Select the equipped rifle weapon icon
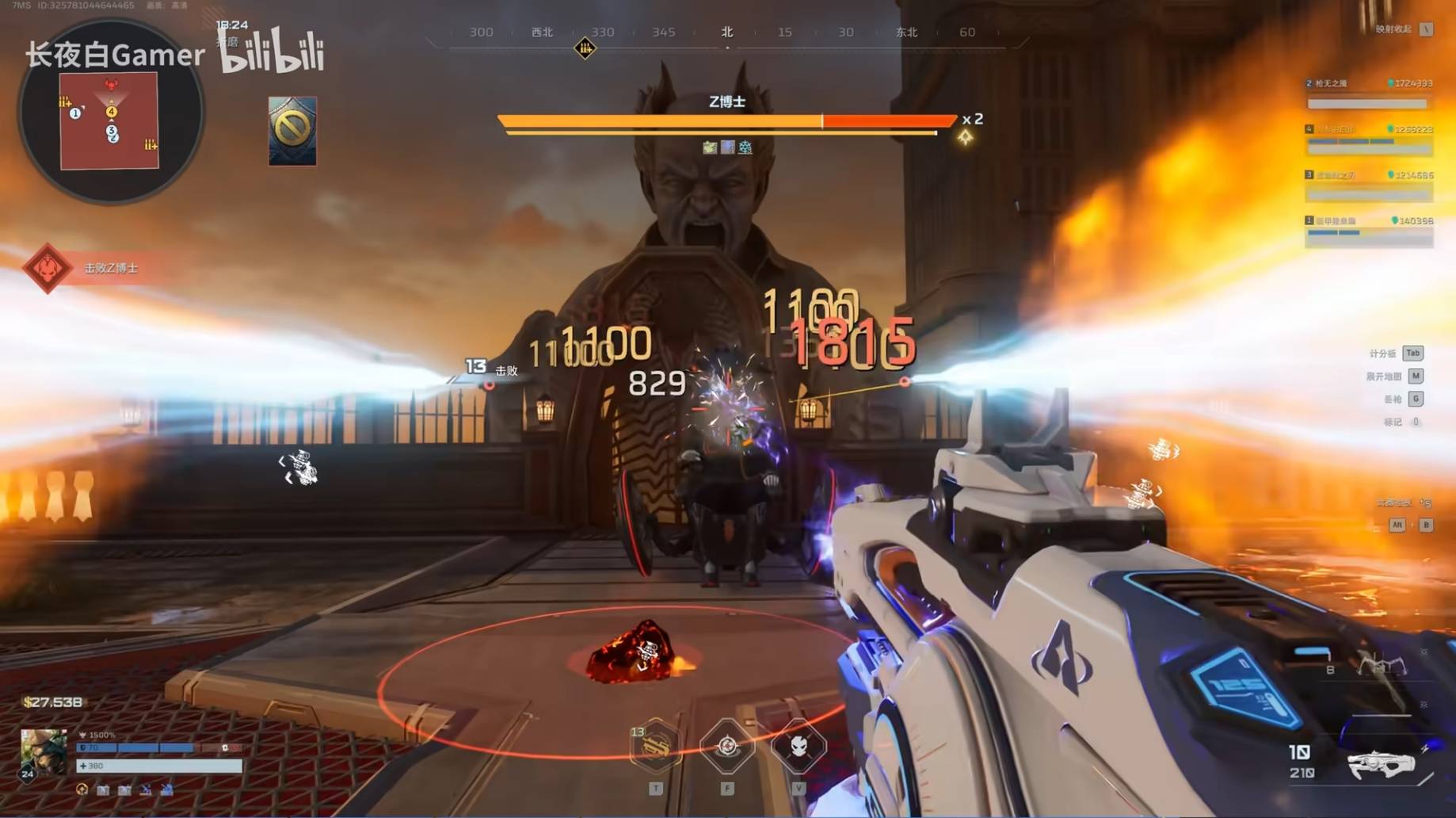 pyautogui.click(x=1382, y=763)
